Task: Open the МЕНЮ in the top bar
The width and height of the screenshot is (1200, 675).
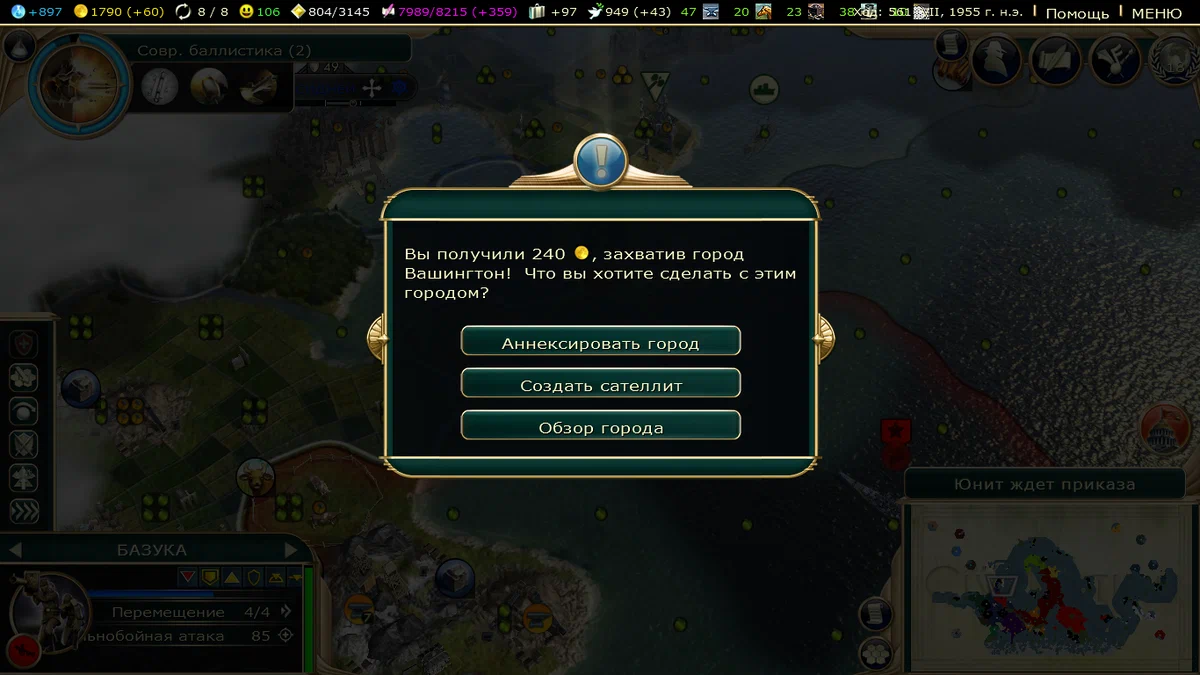Action: pyautogui.click(x=1156, y=13)
